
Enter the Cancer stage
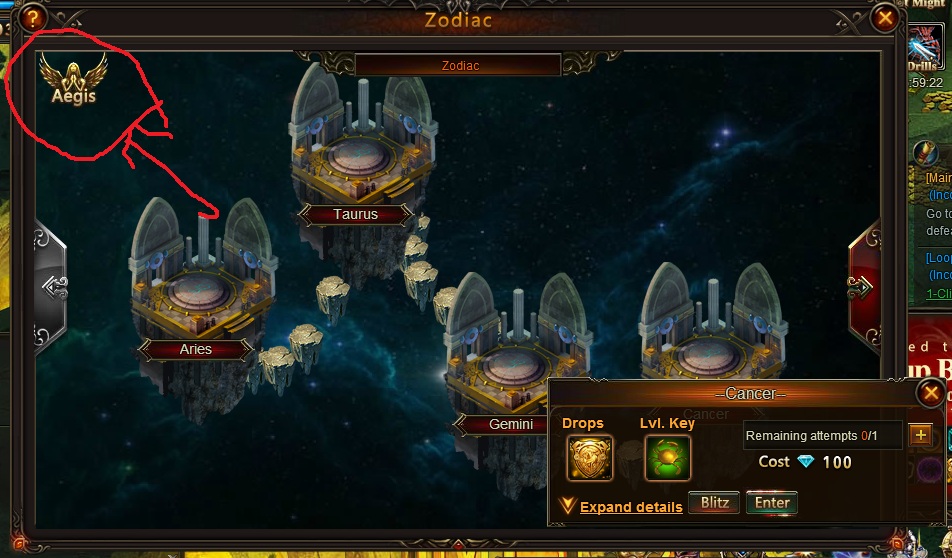[x=772, y=503]
